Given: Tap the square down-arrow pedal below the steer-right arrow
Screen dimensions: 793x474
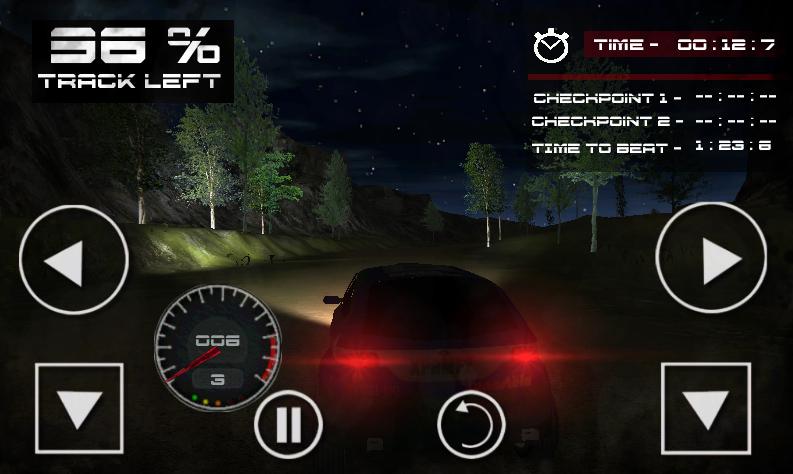Looking at the screenshot, I should [706, 408].
